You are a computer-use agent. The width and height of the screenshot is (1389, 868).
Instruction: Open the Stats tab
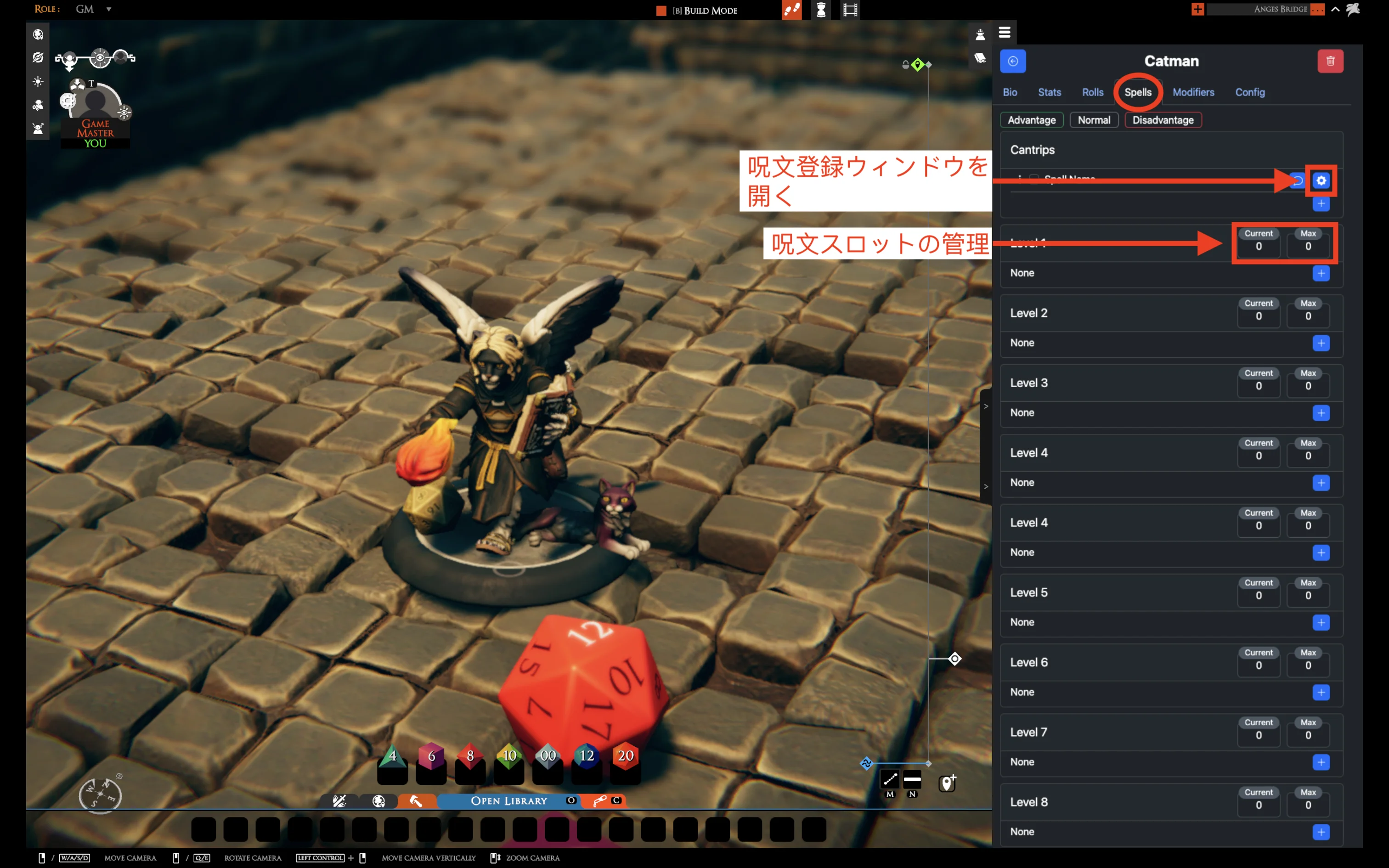click(x=1049, y=92)
